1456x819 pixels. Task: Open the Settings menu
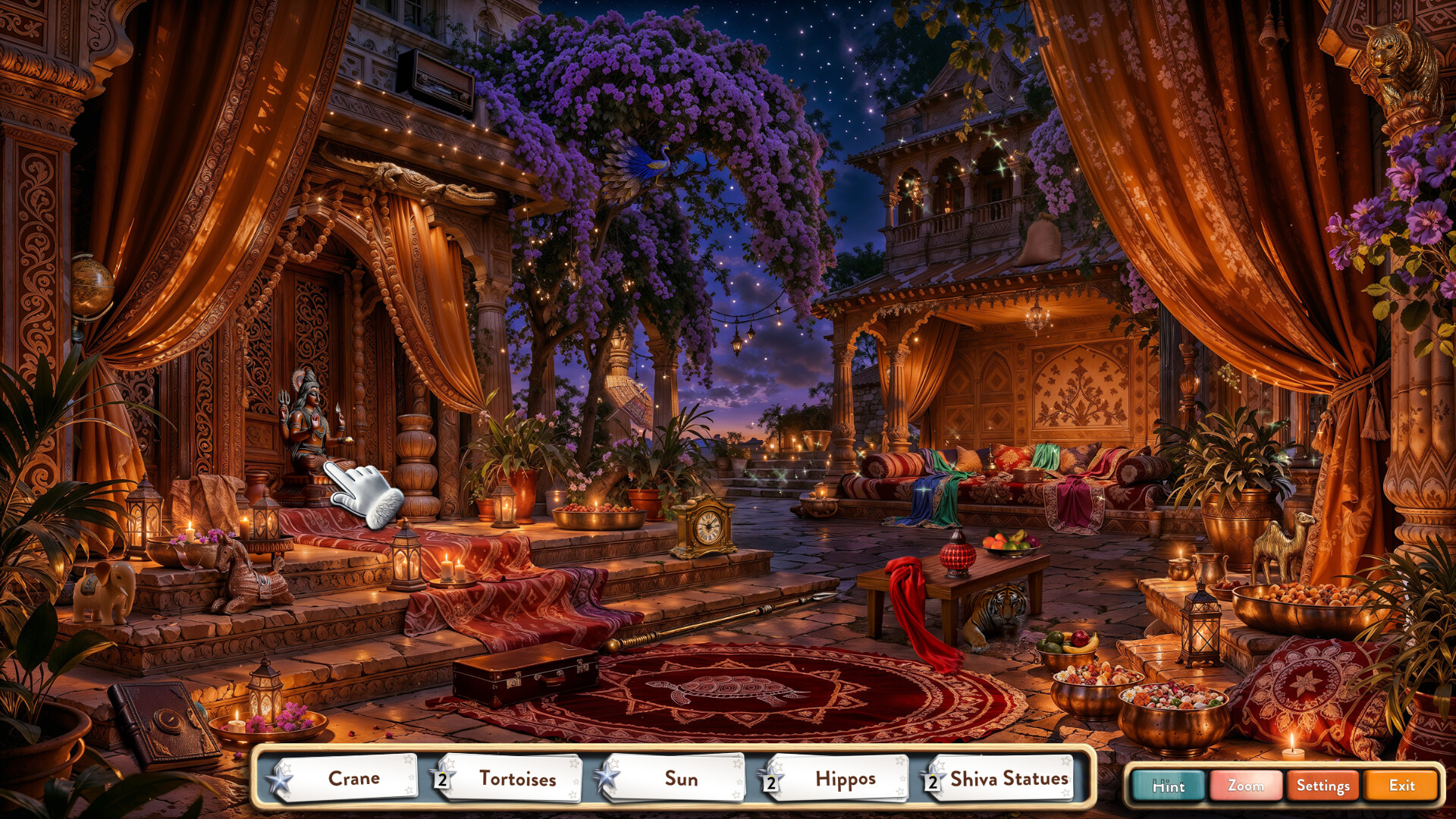pyautogui.click(x=1322, y=786)
